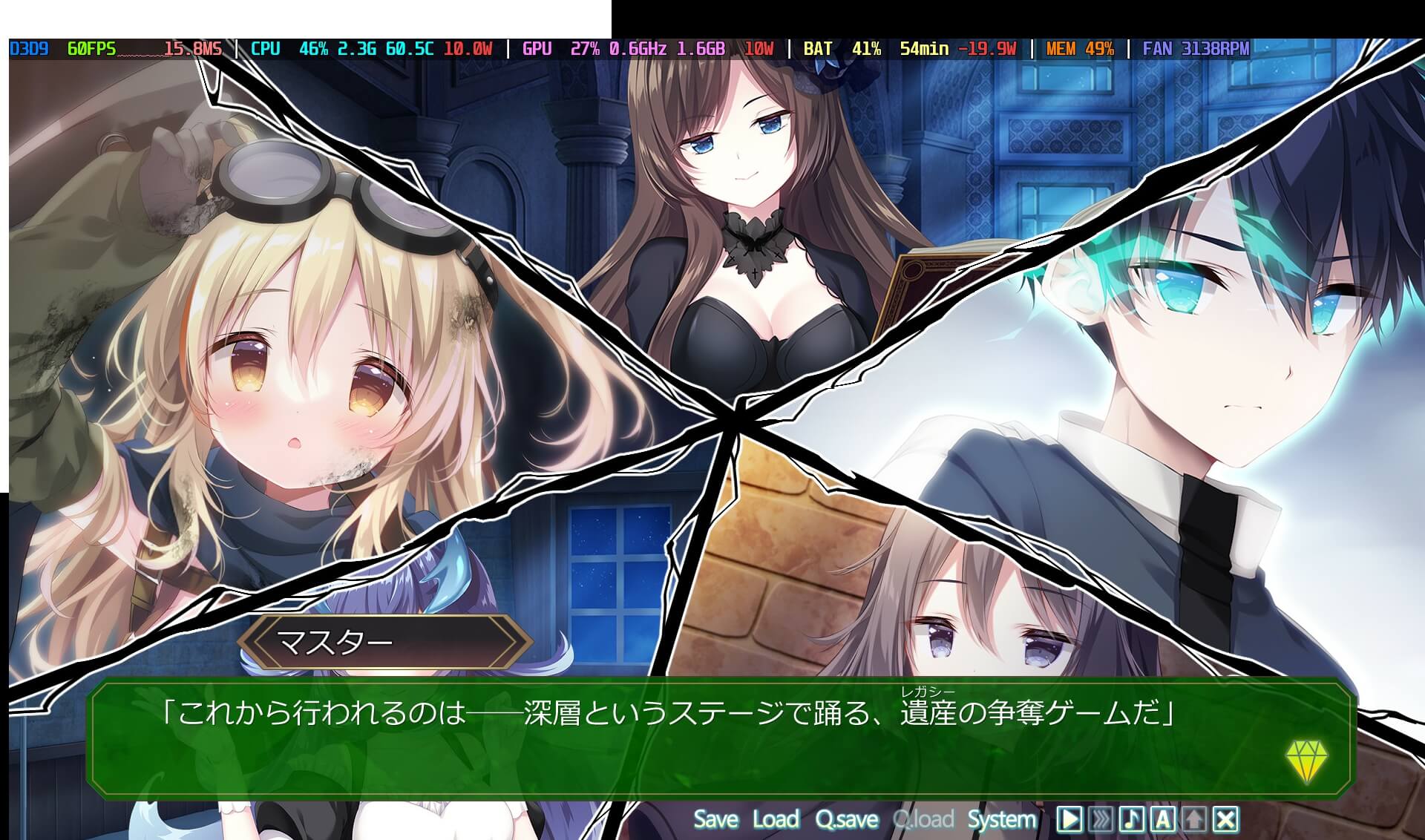Image resolution: width=1425 pixels, height=840 pixels.
Task: Click the play auto-advance icon
Action: (1069, 820)
